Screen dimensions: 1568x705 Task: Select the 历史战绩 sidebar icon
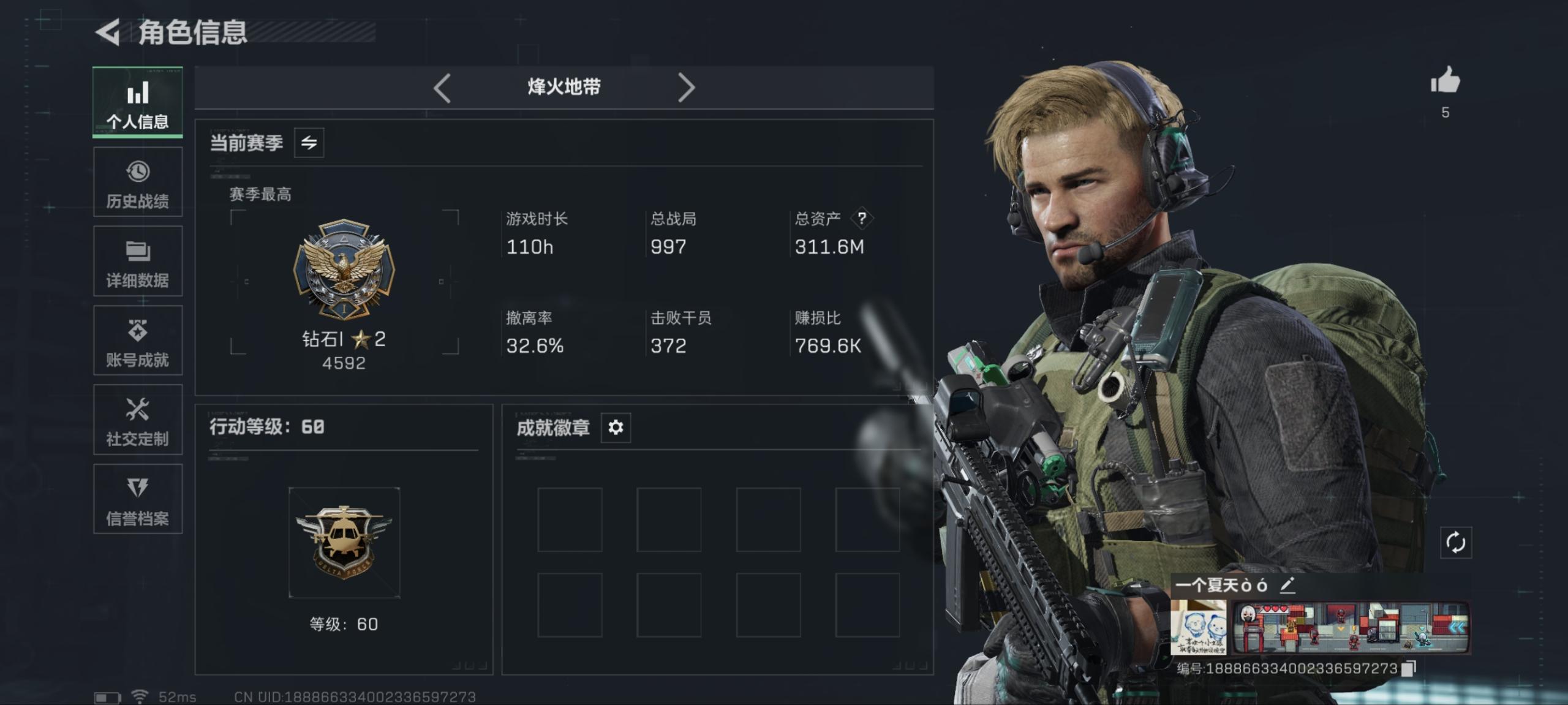(138, 182)
